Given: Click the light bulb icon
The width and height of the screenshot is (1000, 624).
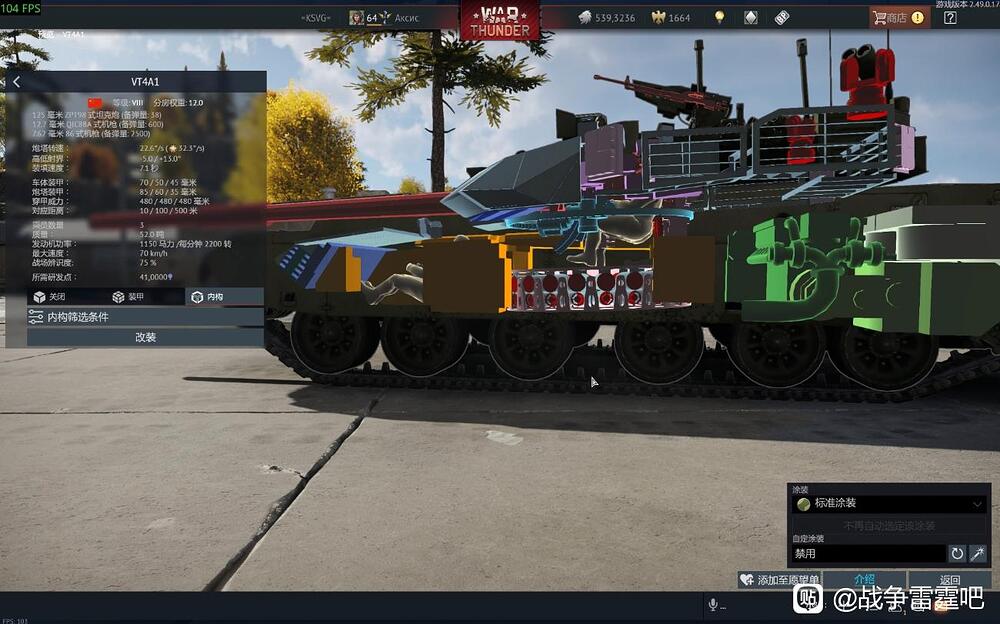Looking at the screenshot, I should click(x=718, y=17).
